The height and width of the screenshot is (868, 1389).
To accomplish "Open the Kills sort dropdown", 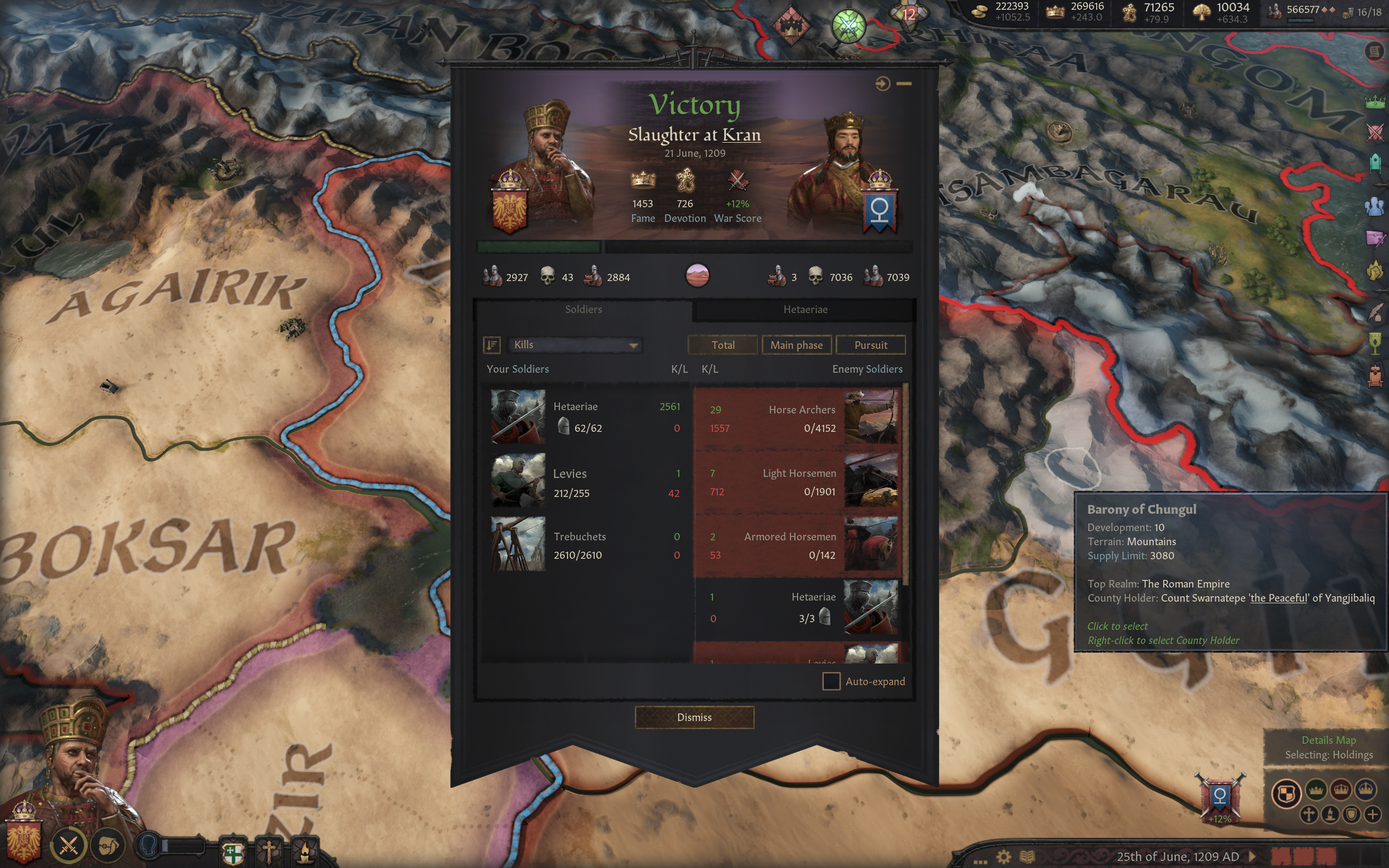I will pyautogui.click(x=575, y=345).
